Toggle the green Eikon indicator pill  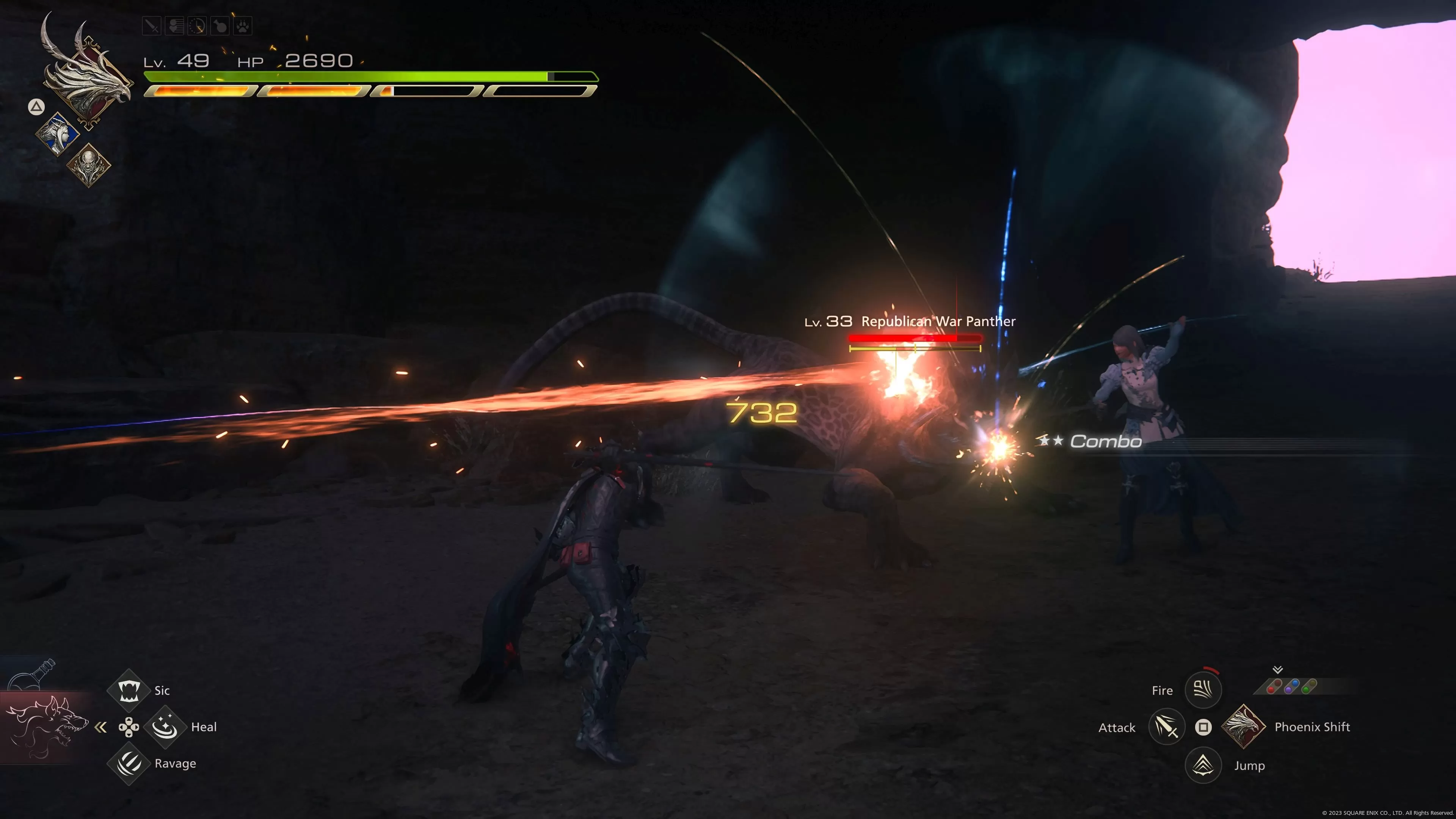pos(1309,687)
